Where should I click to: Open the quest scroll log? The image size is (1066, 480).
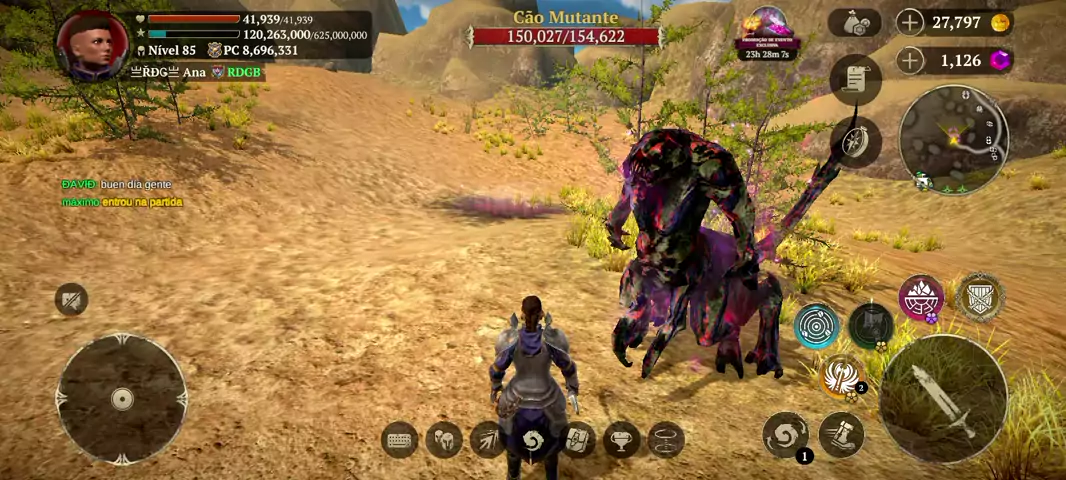(855, 80)
